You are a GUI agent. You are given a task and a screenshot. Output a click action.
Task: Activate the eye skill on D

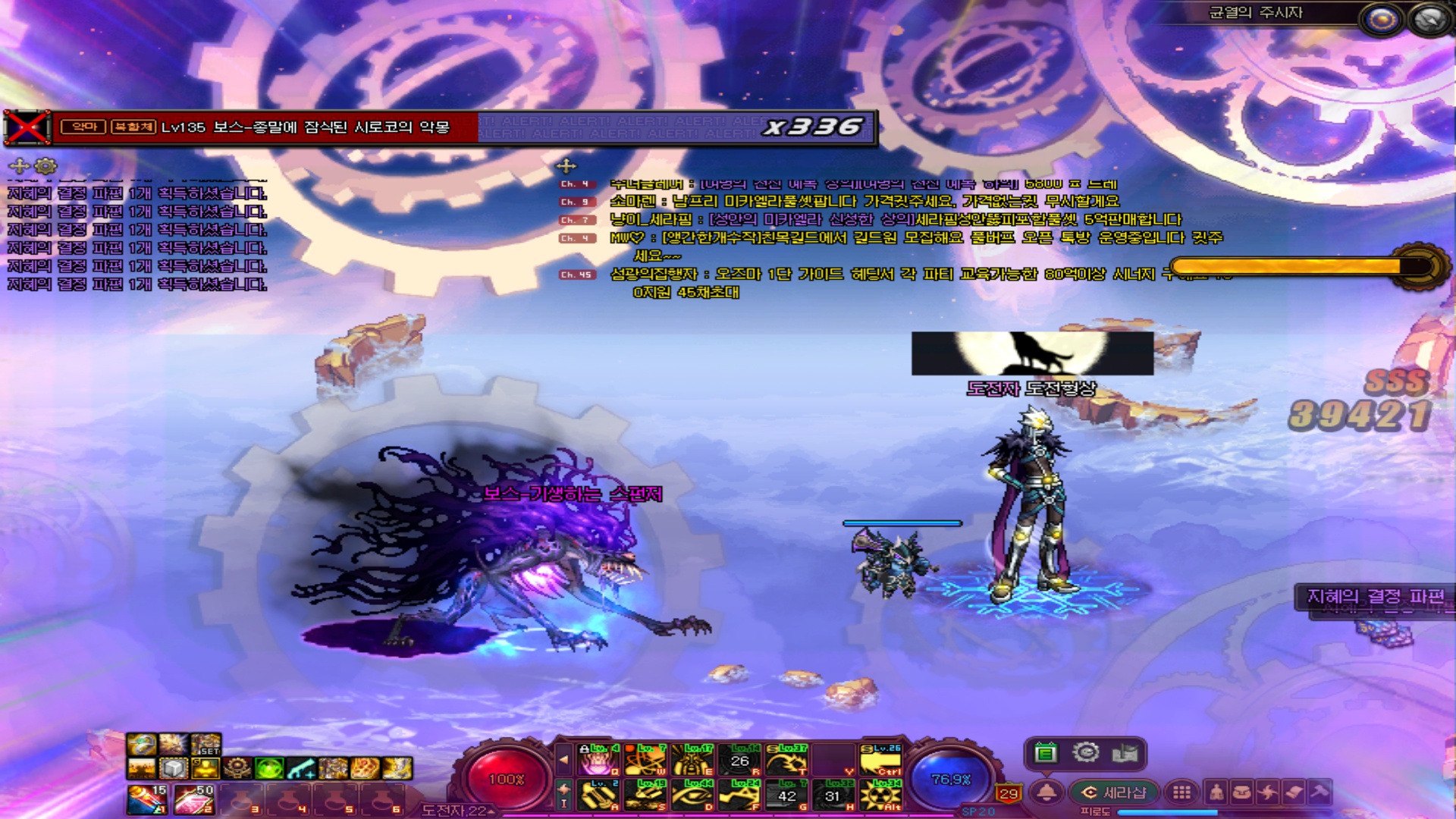pos(692,795)
